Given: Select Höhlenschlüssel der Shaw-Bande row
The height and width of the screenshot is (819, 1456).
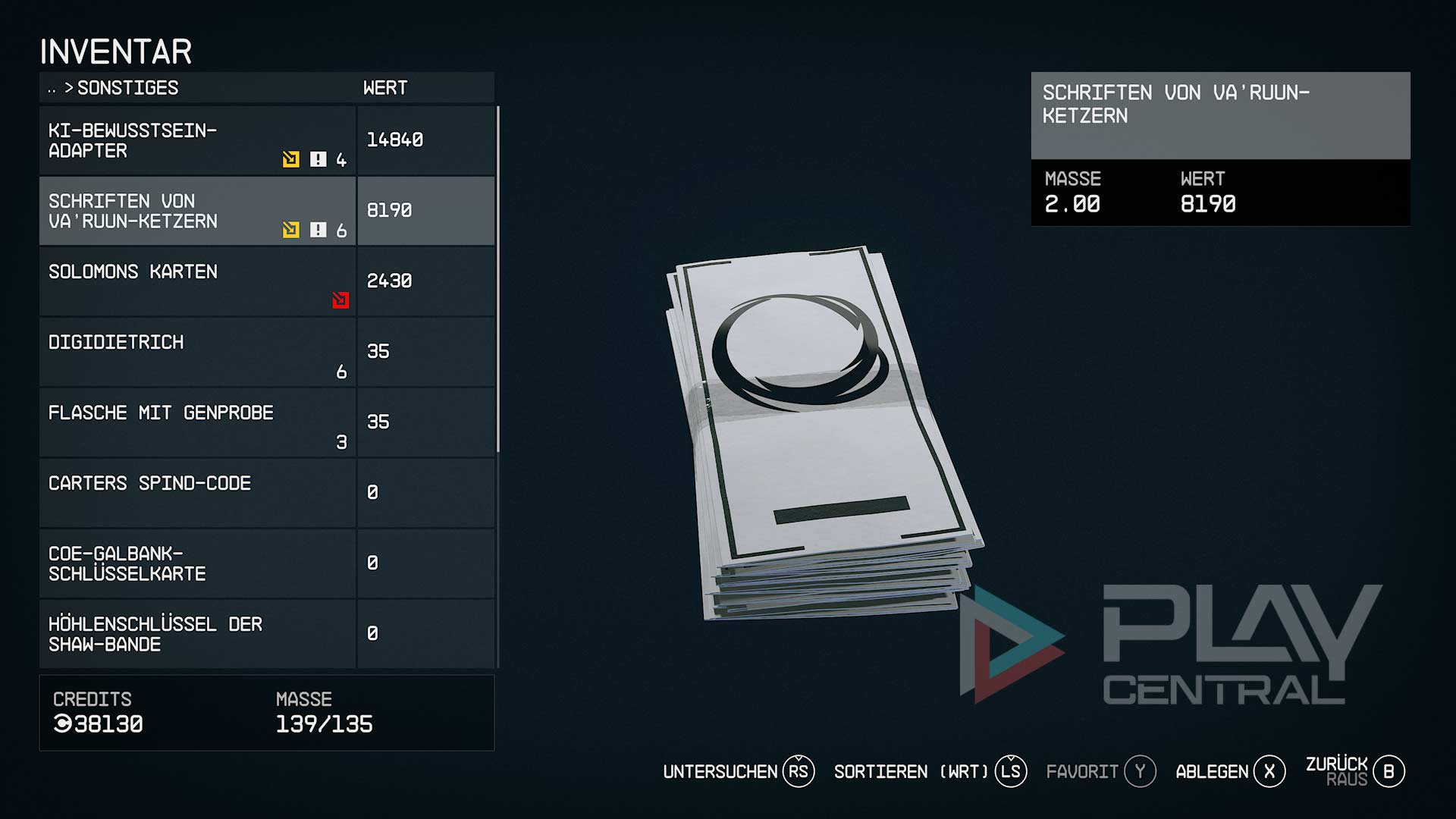Looking at the screenshot, I should coord(197,634).
